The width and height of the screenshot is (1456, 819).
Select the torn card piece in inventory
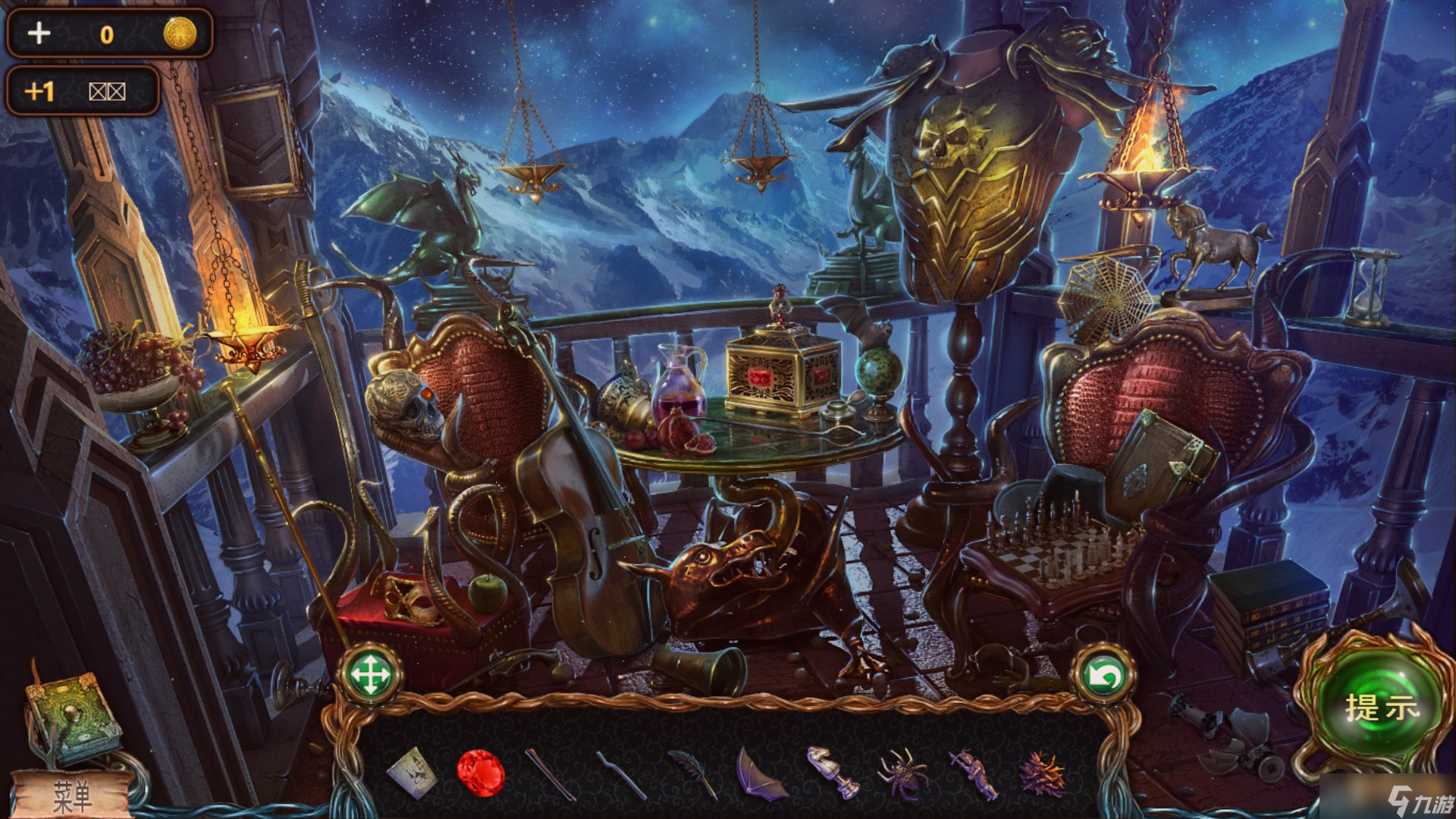coord(412,772)
